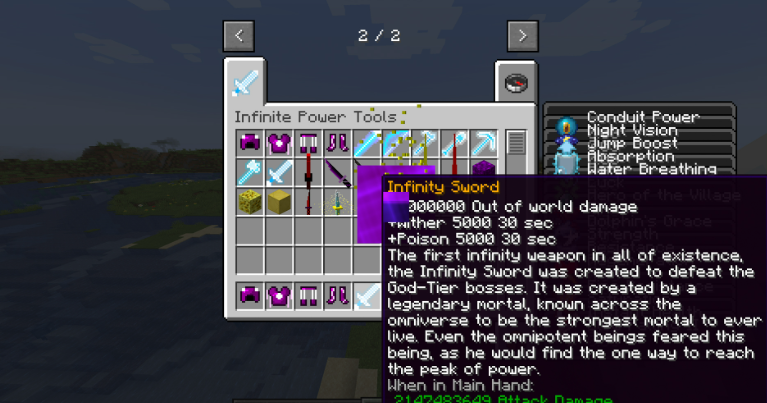Pick the purple helmet in the item grid
Viewport: 767px width, 403px height.
coord(249,144)
